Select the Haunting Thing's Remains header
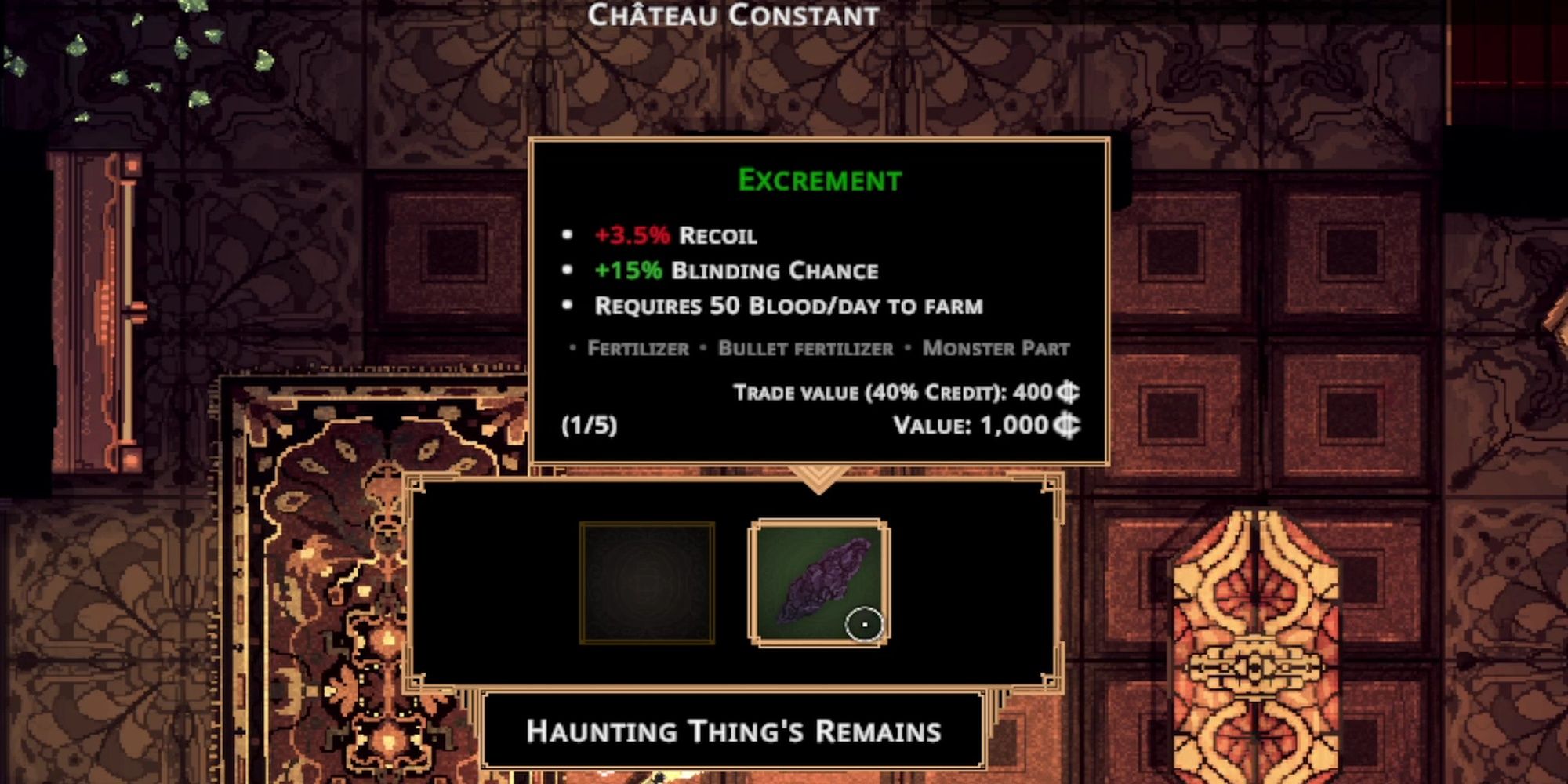 [x=735, y=731]
